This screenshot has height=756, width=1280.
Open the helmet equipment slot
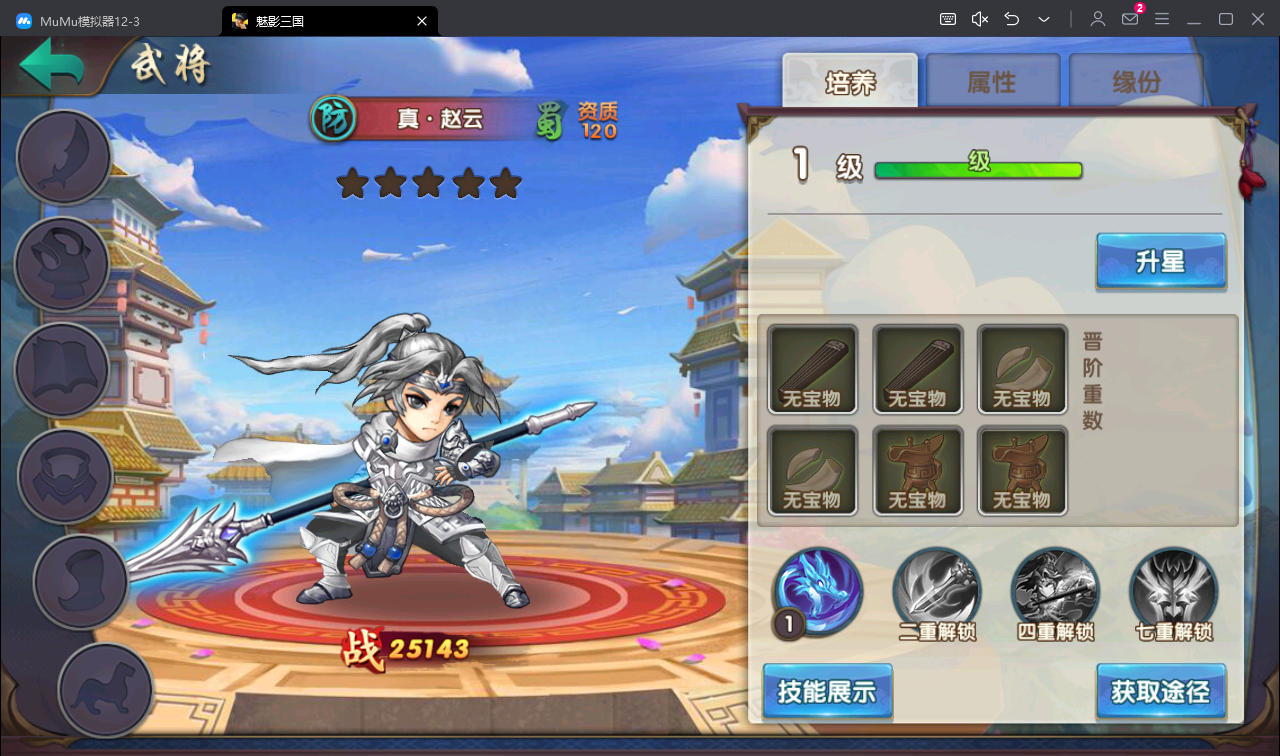[62, 264]
